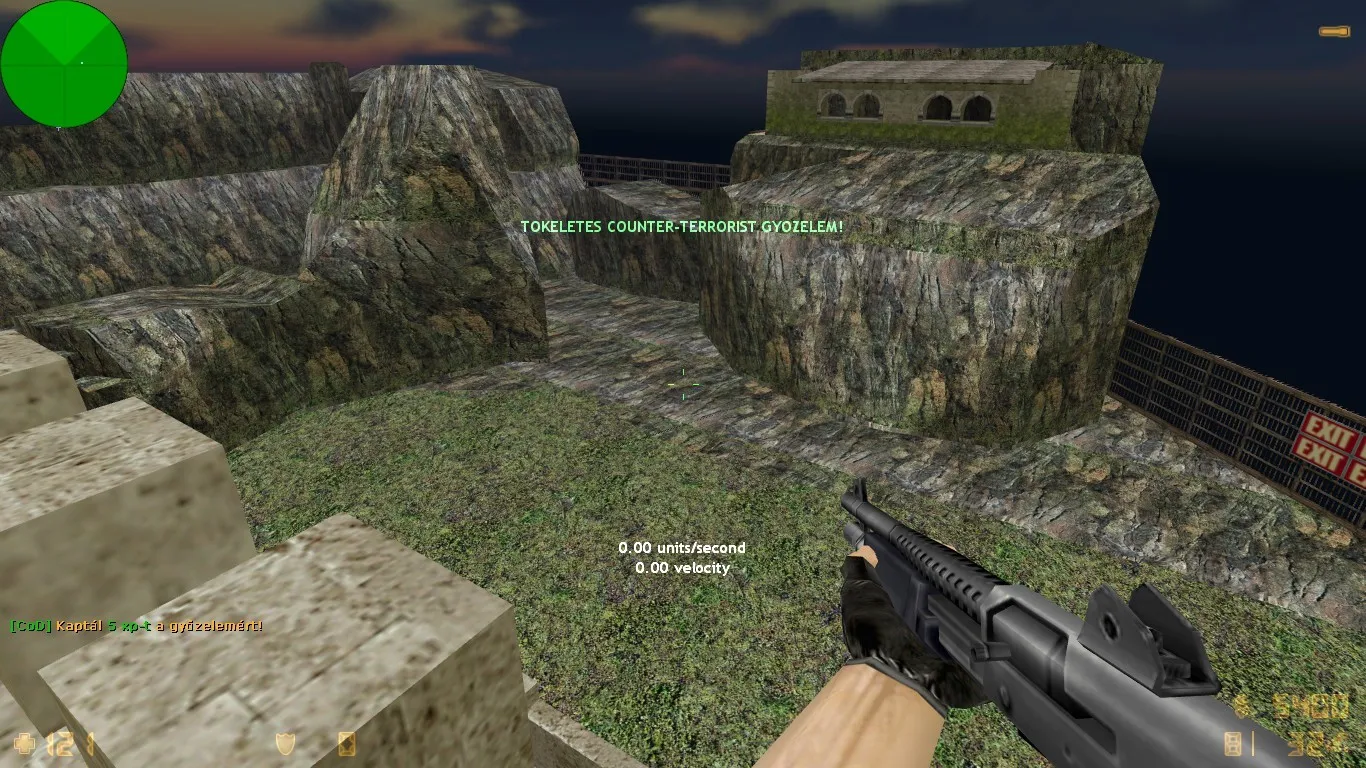Viewport: 1366px width, 768px height.
Task: Click the 0.00 velocity text
Action: point(683,568)
